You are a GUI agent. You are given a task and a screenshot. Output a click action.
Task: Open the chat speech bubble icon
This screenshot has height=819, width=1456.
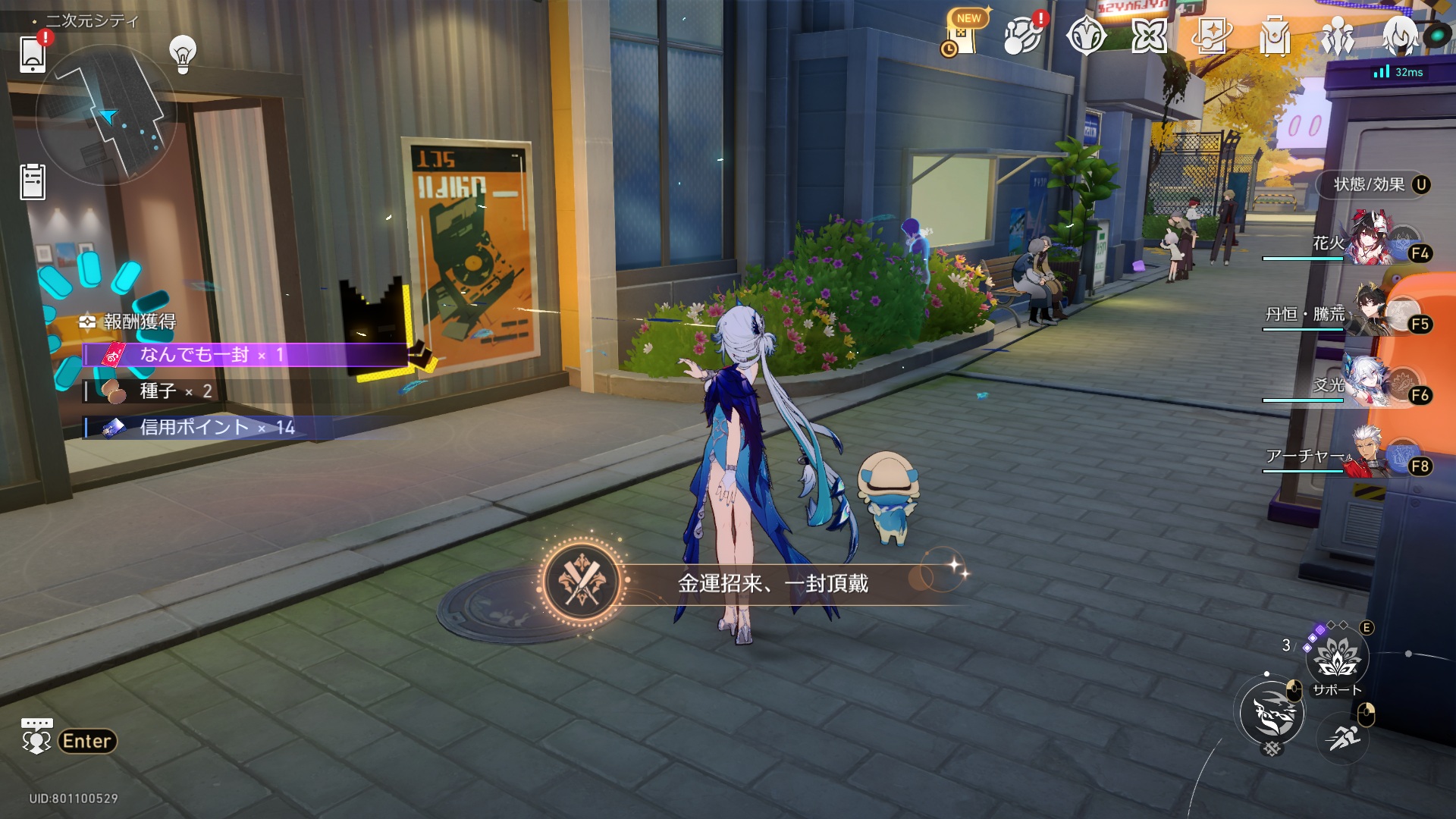(x=36, y=736)
